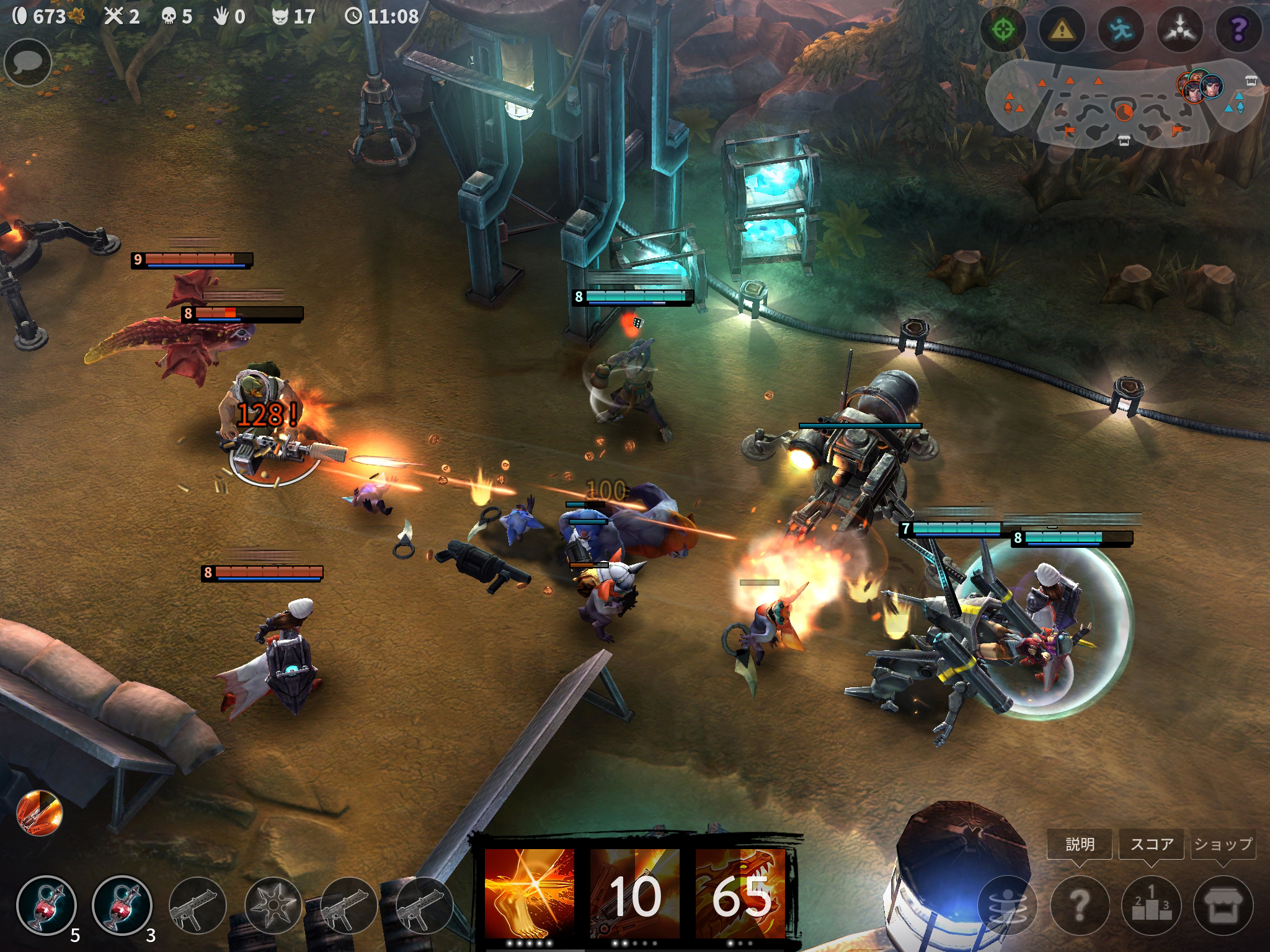Screen dimensions: 1270x952
Task: Use the potion stack showing 5
Action: click(47, 905)
